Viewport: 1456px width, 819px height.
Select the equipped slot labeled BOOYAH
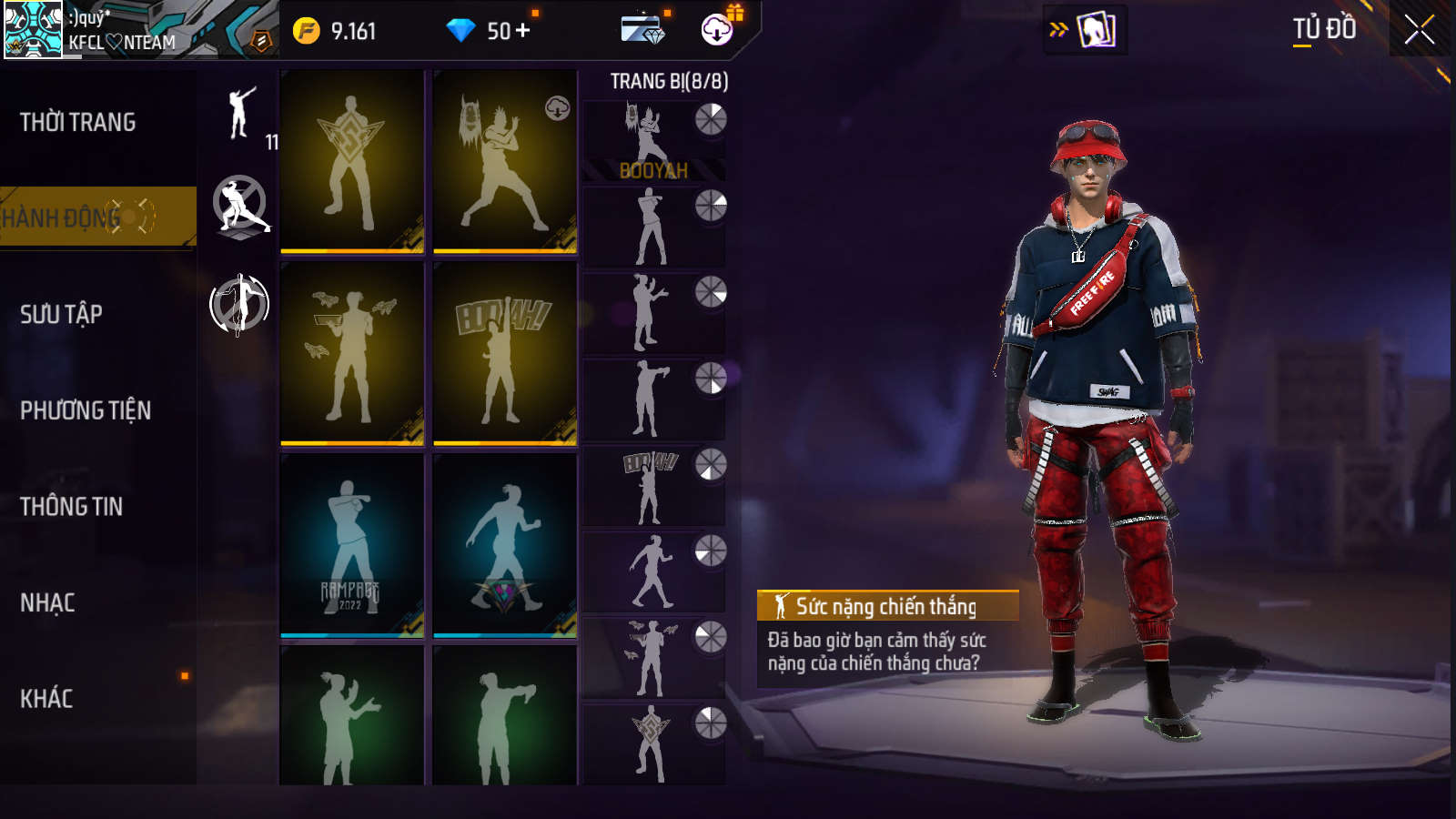[652, 140]
